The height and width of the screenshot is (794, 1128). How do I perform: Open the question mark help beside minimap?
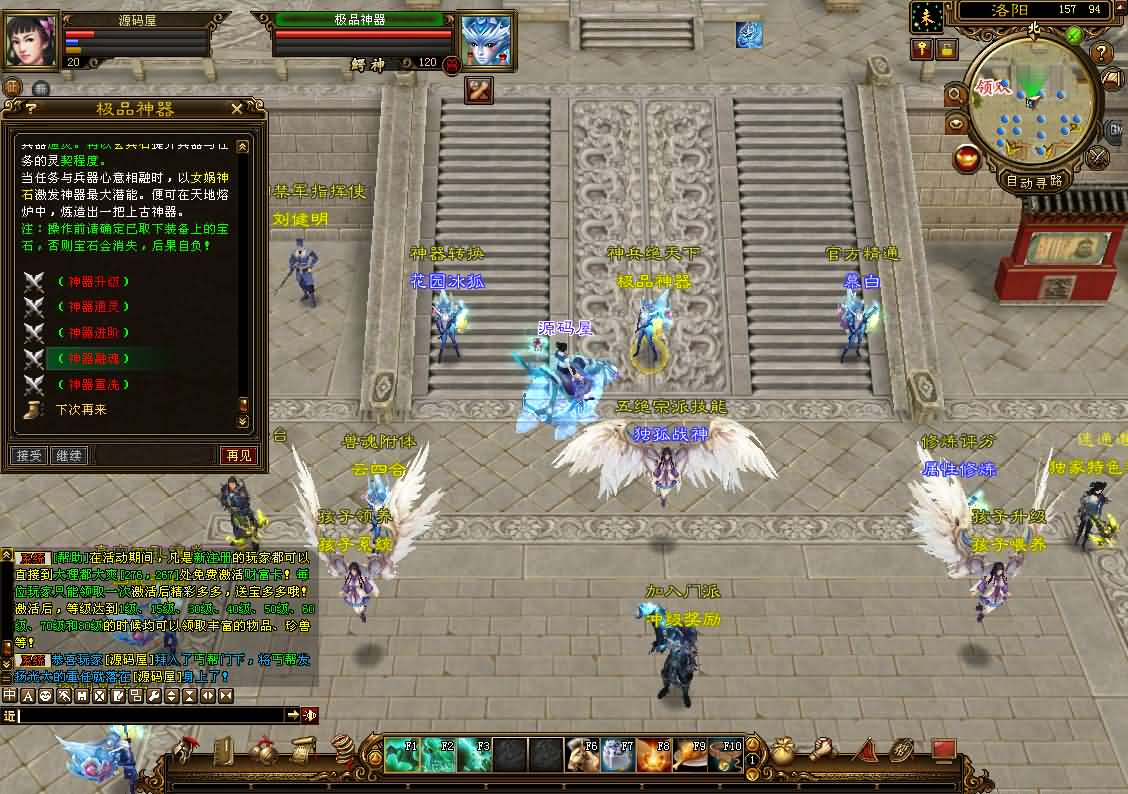click(x=1101, y=52)
